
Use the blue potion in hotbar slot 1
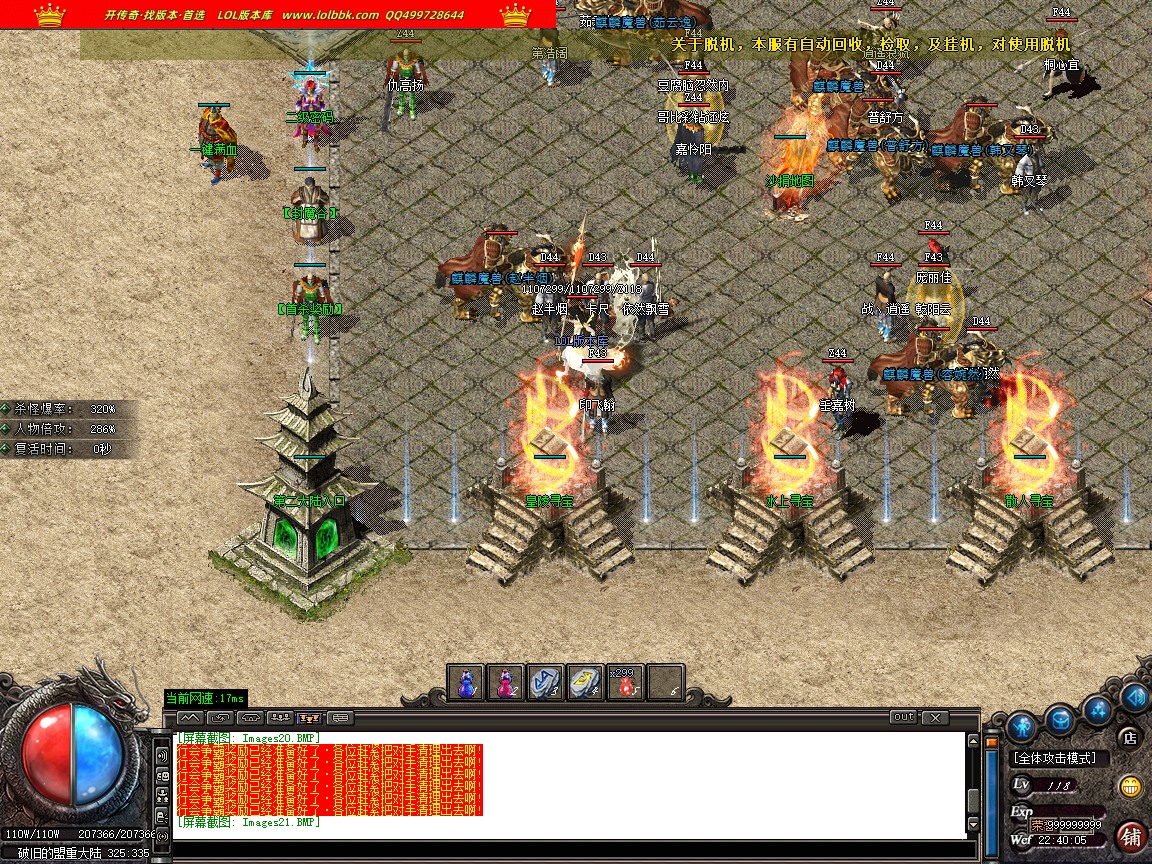point(467,682)
